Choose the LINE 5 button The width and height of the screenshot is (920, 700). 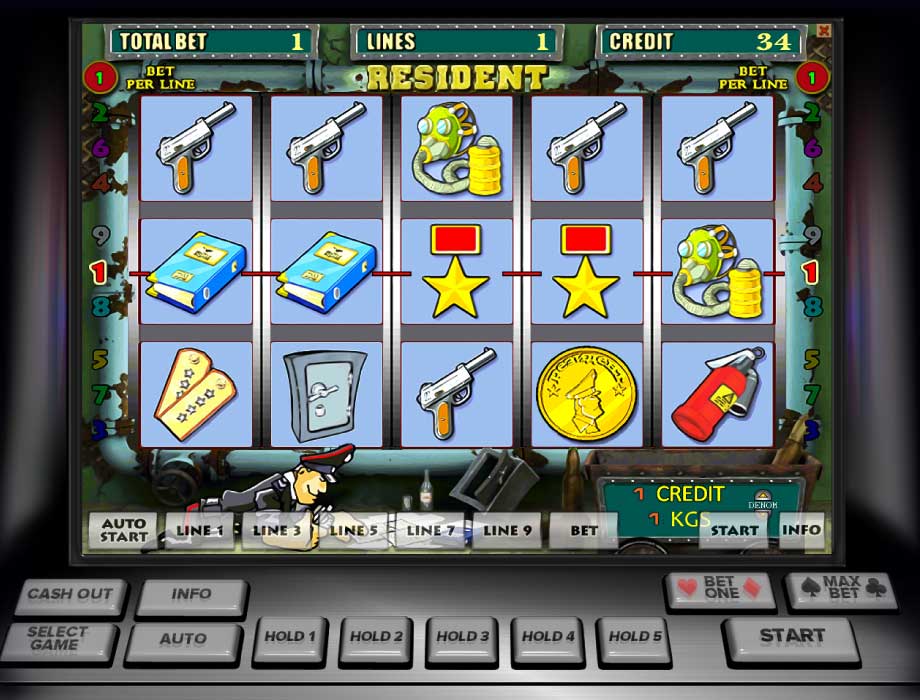coord(354,531)
